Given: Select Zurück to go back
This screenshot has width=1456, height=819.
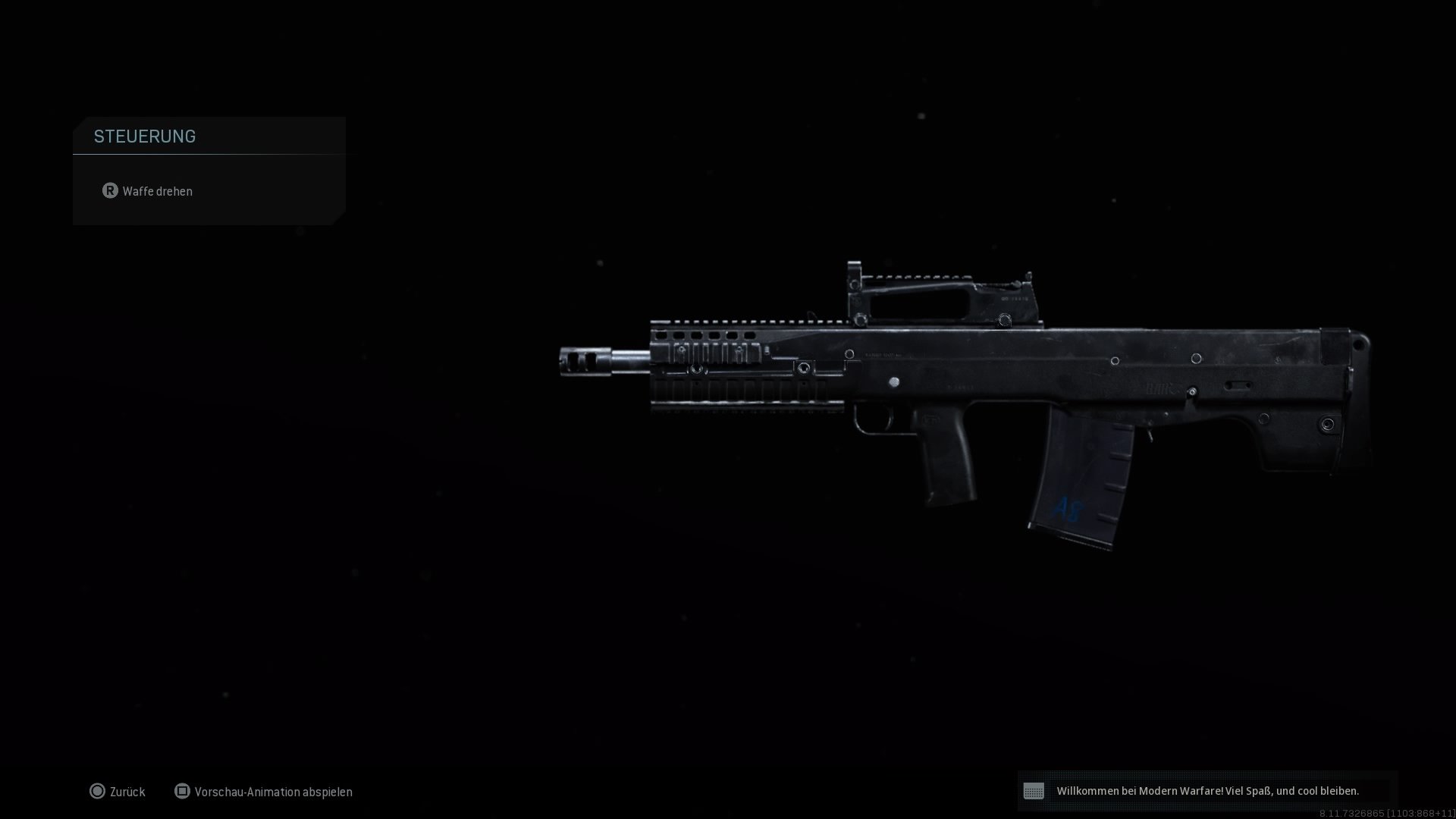Looking at the screenshot, I should coord(127,791).
